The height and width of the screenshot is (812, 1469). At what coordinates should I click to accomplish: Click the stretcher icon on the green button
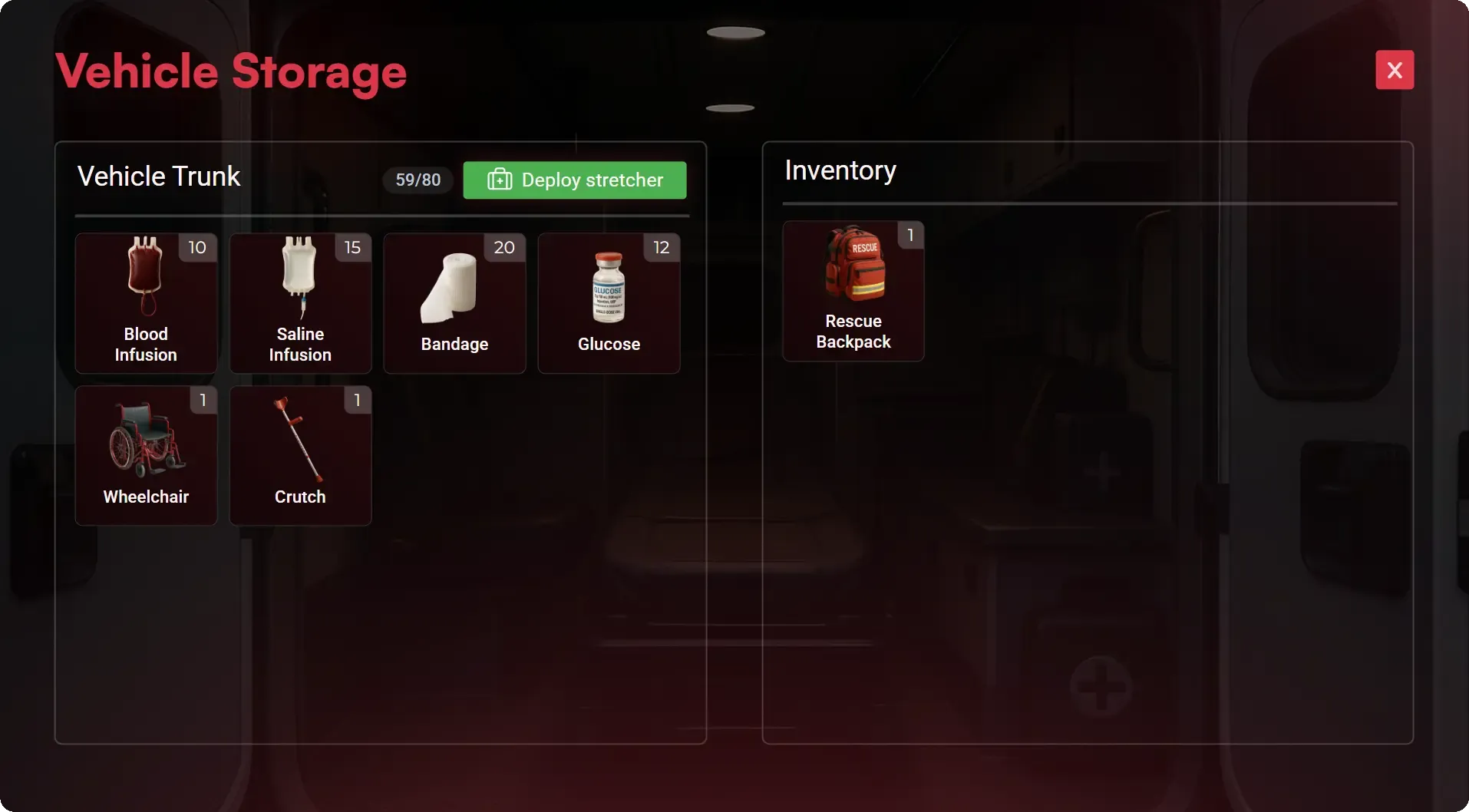(499, 180)
